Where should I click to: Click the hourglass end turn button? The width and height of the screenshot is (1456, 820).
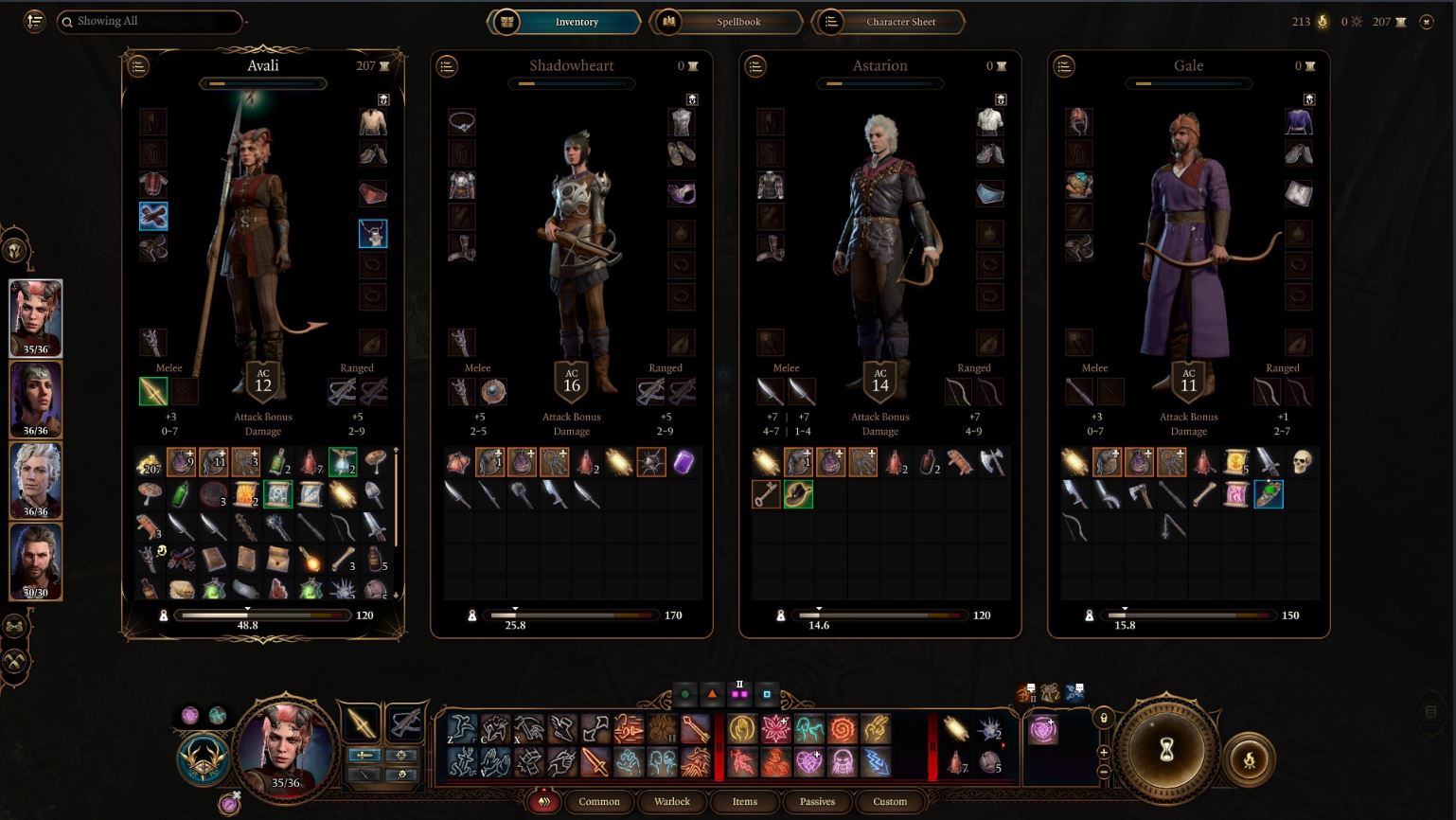[1166, 750]
